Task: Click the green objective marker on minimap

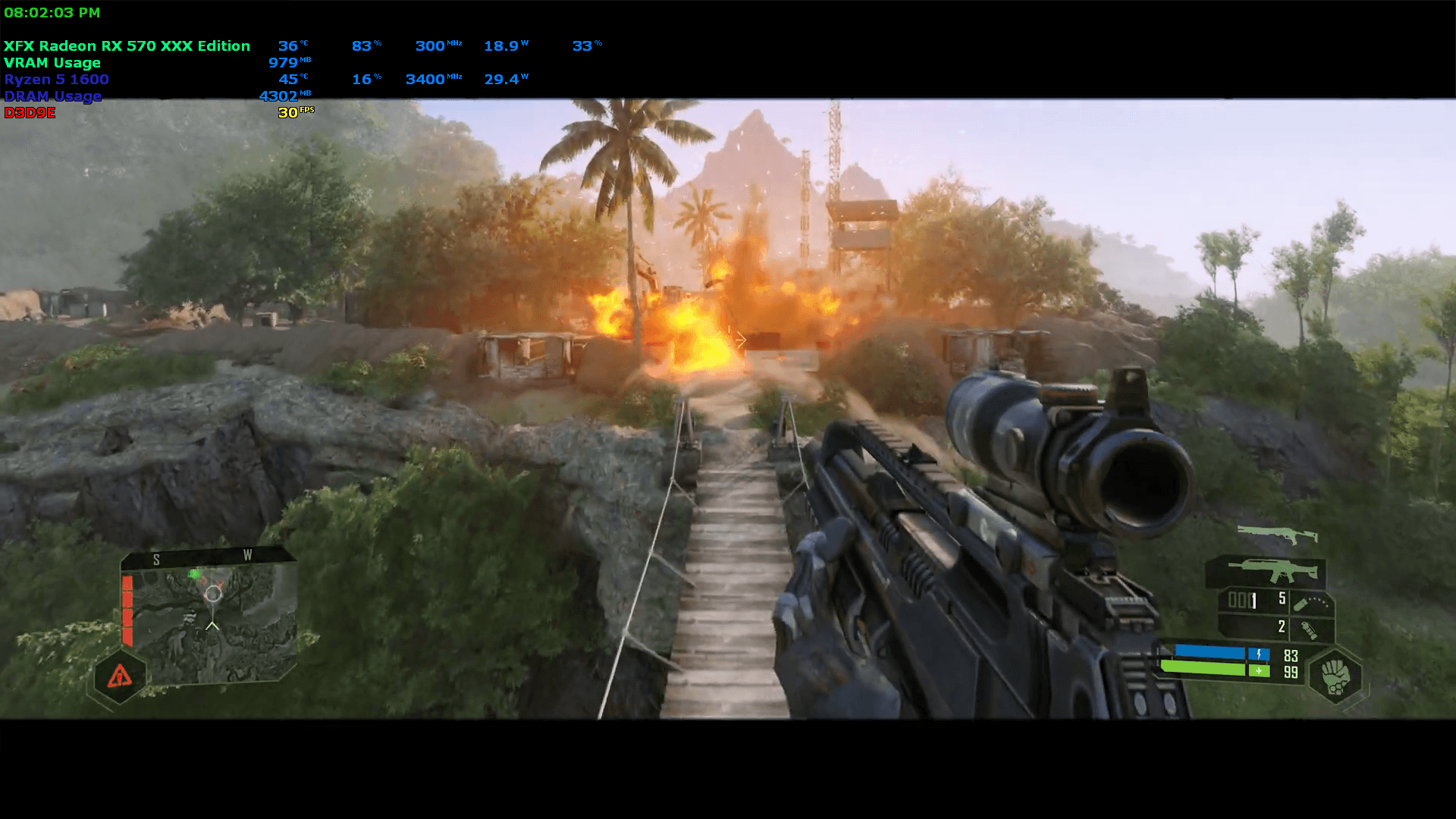Action: (195, 574)
